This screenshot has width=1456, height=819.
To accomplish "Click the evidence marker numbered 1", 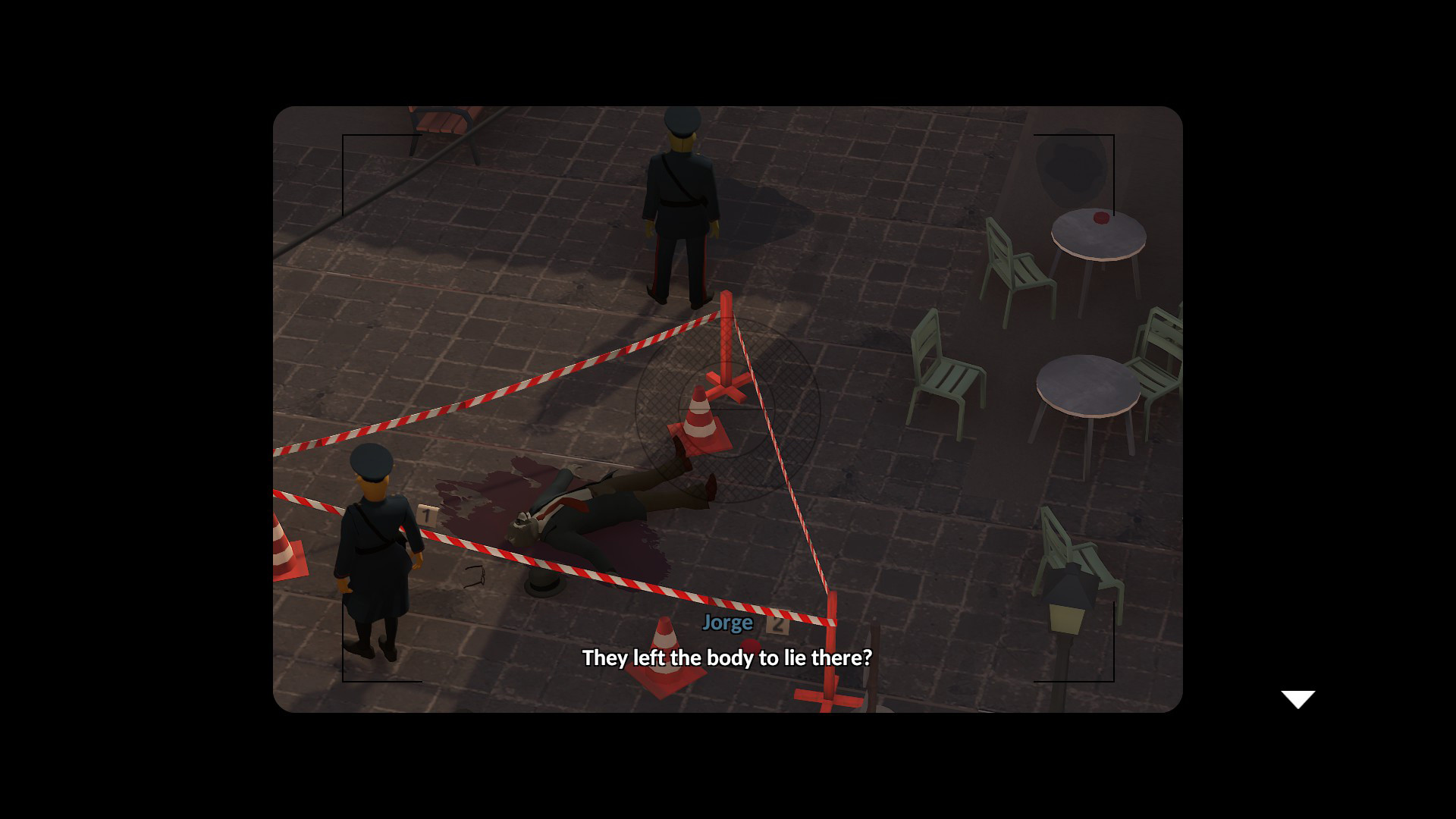I will [425, 514].
